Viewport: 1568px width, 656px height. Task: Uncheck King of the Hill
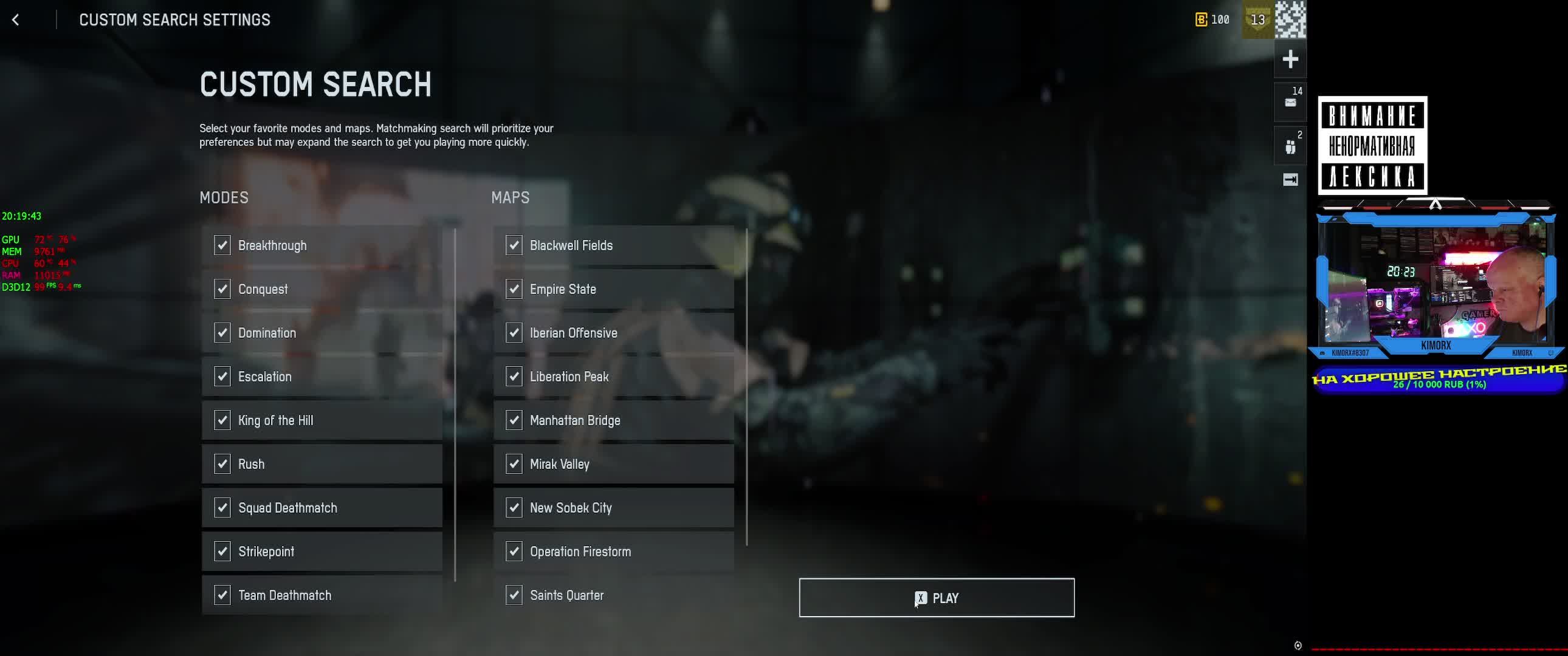click(x=222, y=420)
